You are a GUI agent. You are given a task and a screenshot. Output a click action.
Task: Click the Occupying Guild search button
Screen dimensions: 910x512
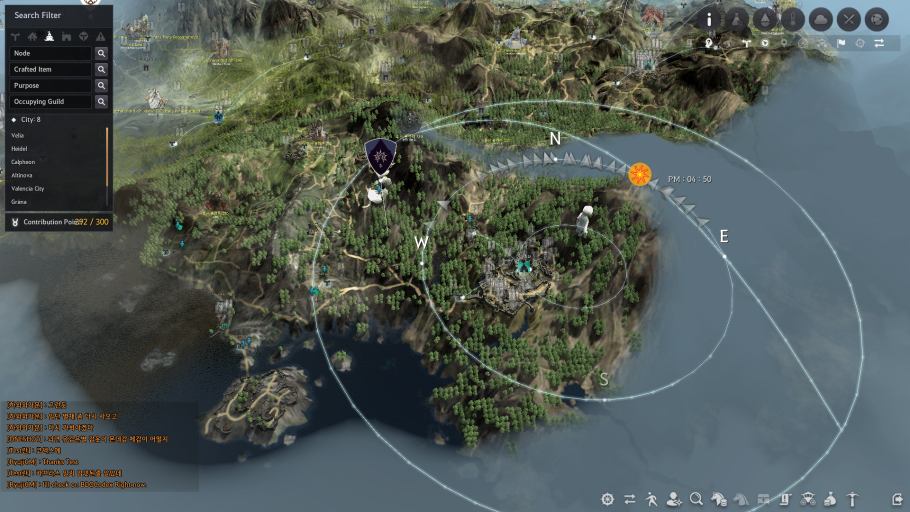[x=101, y=102]
